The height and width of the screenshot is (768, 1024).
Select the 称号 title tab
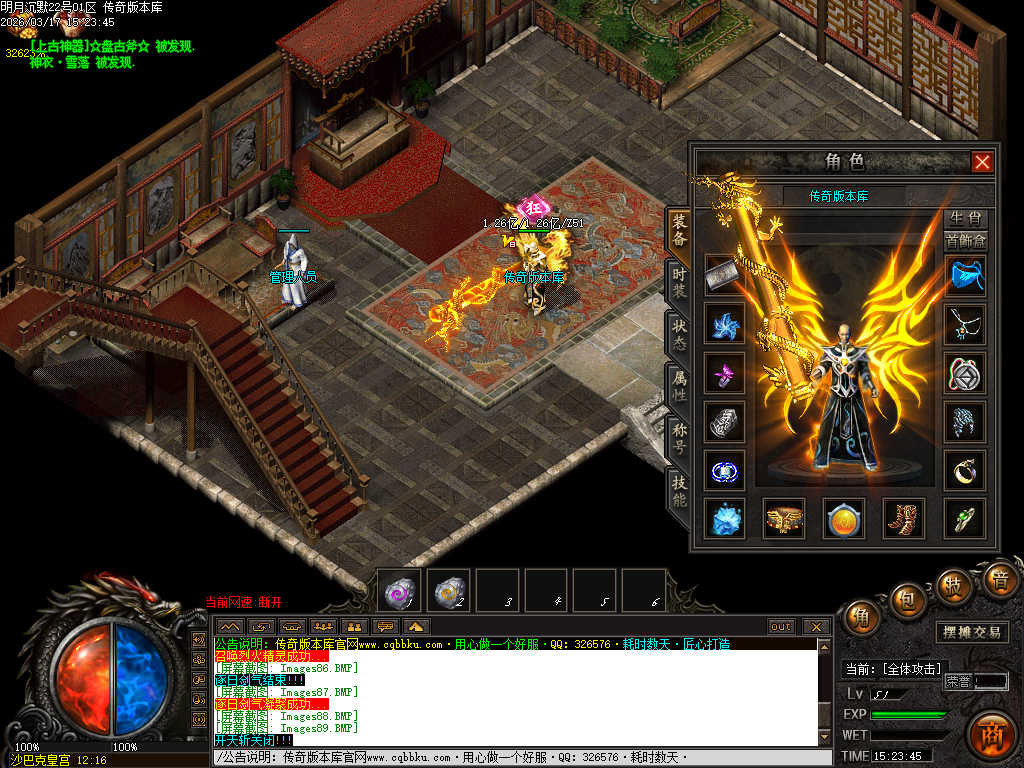(679, 437)
